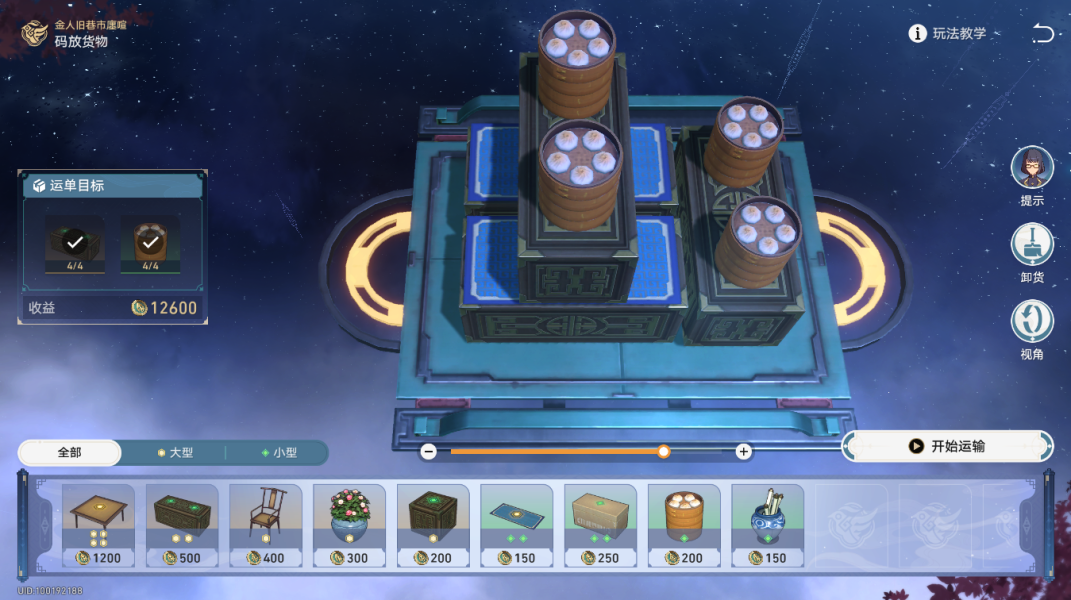Filter by 小型 small goods tab
Image resolution: width=1071 pixels, height=600 pixels.
[x=280, y=453]
